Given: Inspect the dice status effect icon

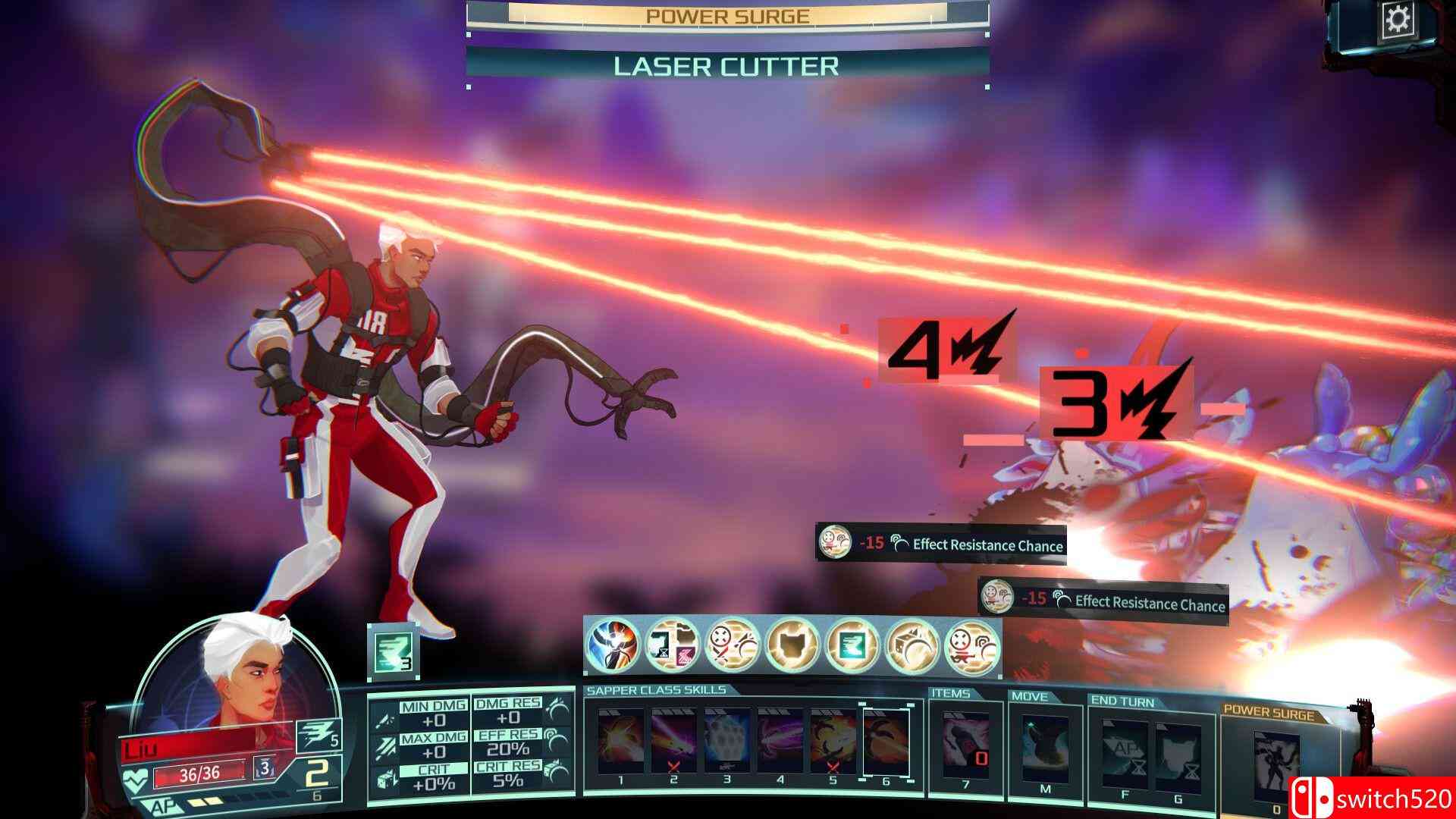Looking at the screenshot, I should tap(914, 646).
